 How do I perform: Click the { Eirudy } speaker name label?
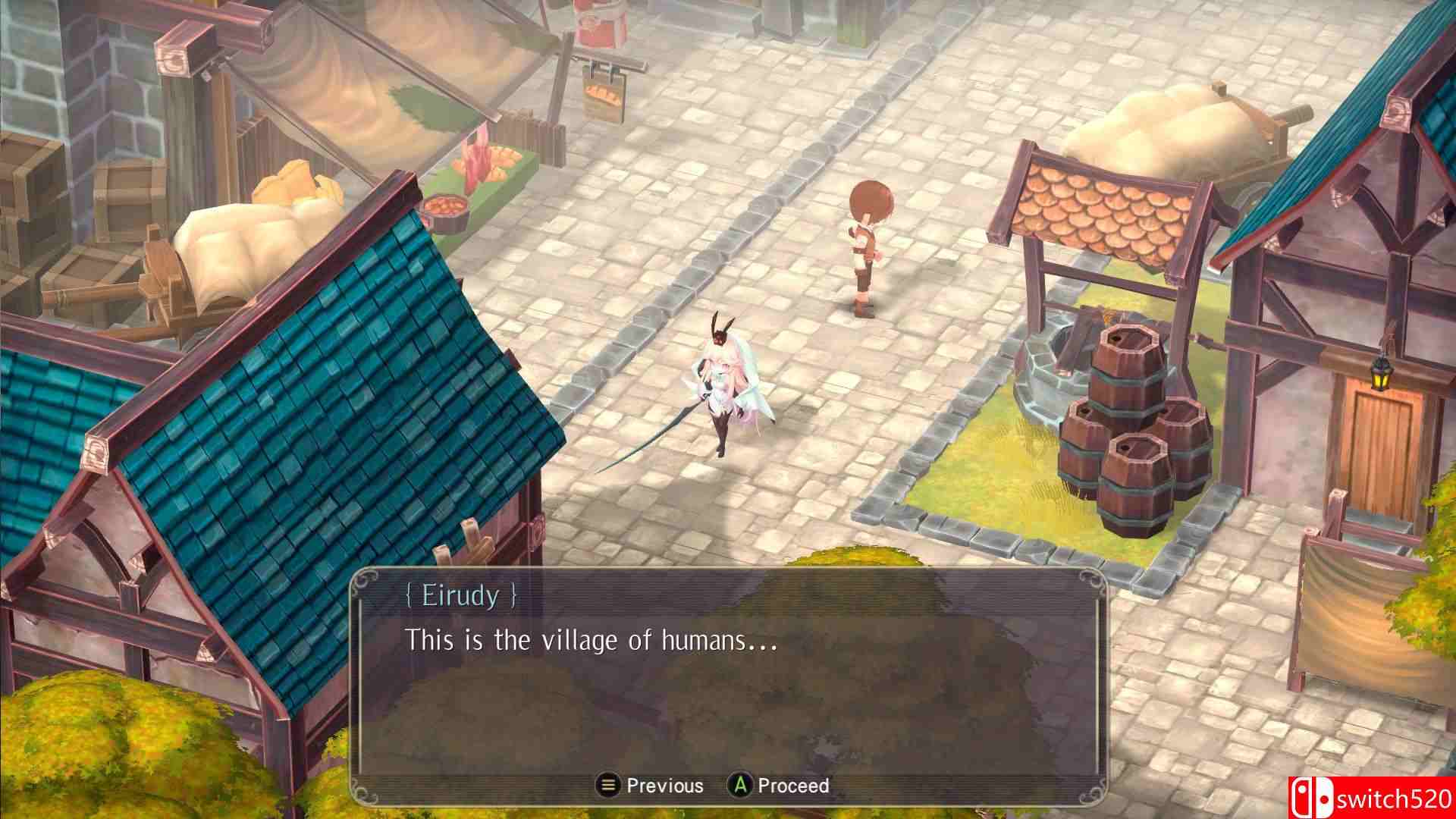pos(463,596)
